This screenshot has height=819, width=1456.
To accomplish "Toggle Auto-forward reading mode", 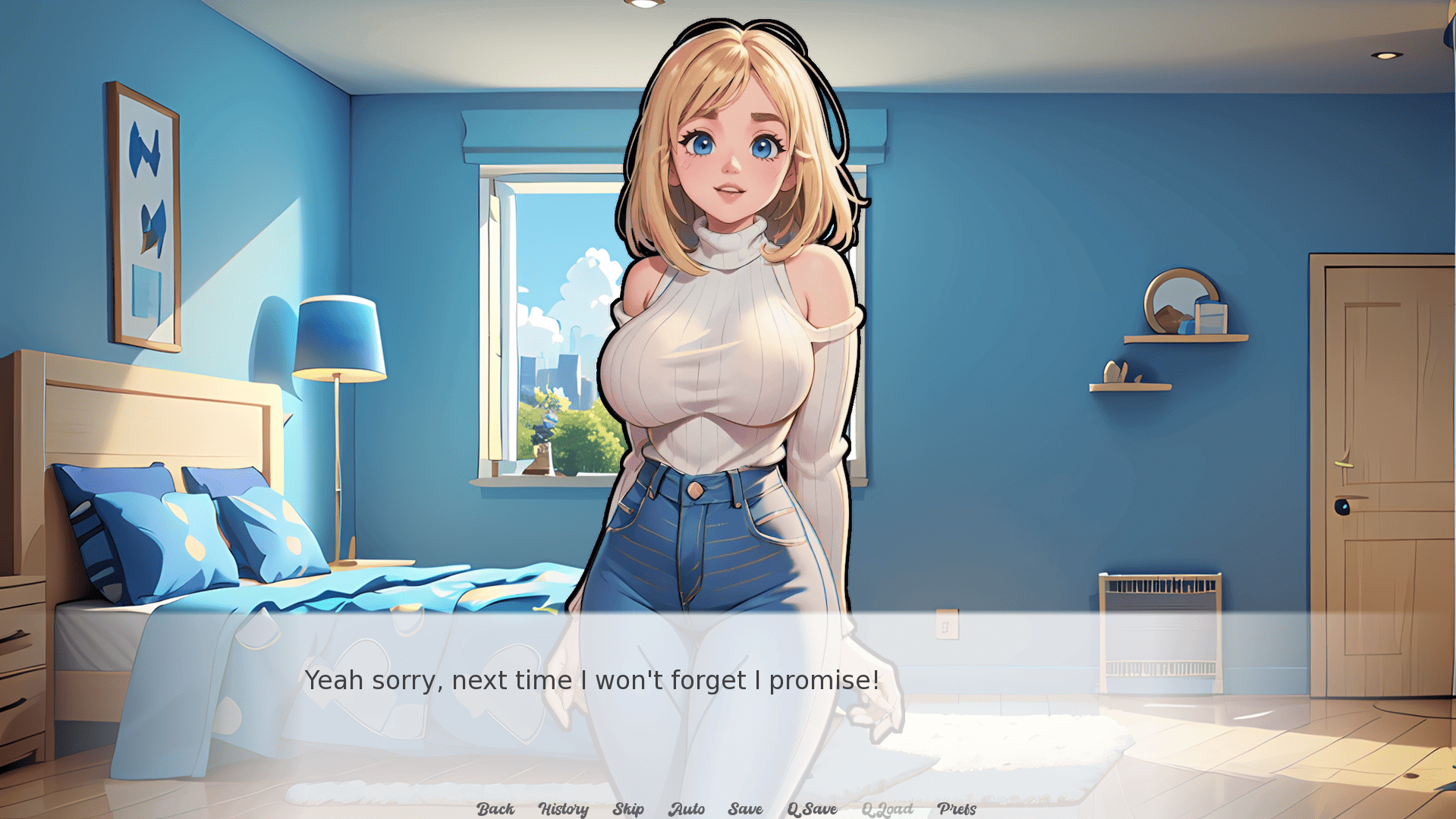I will [687, 809].
